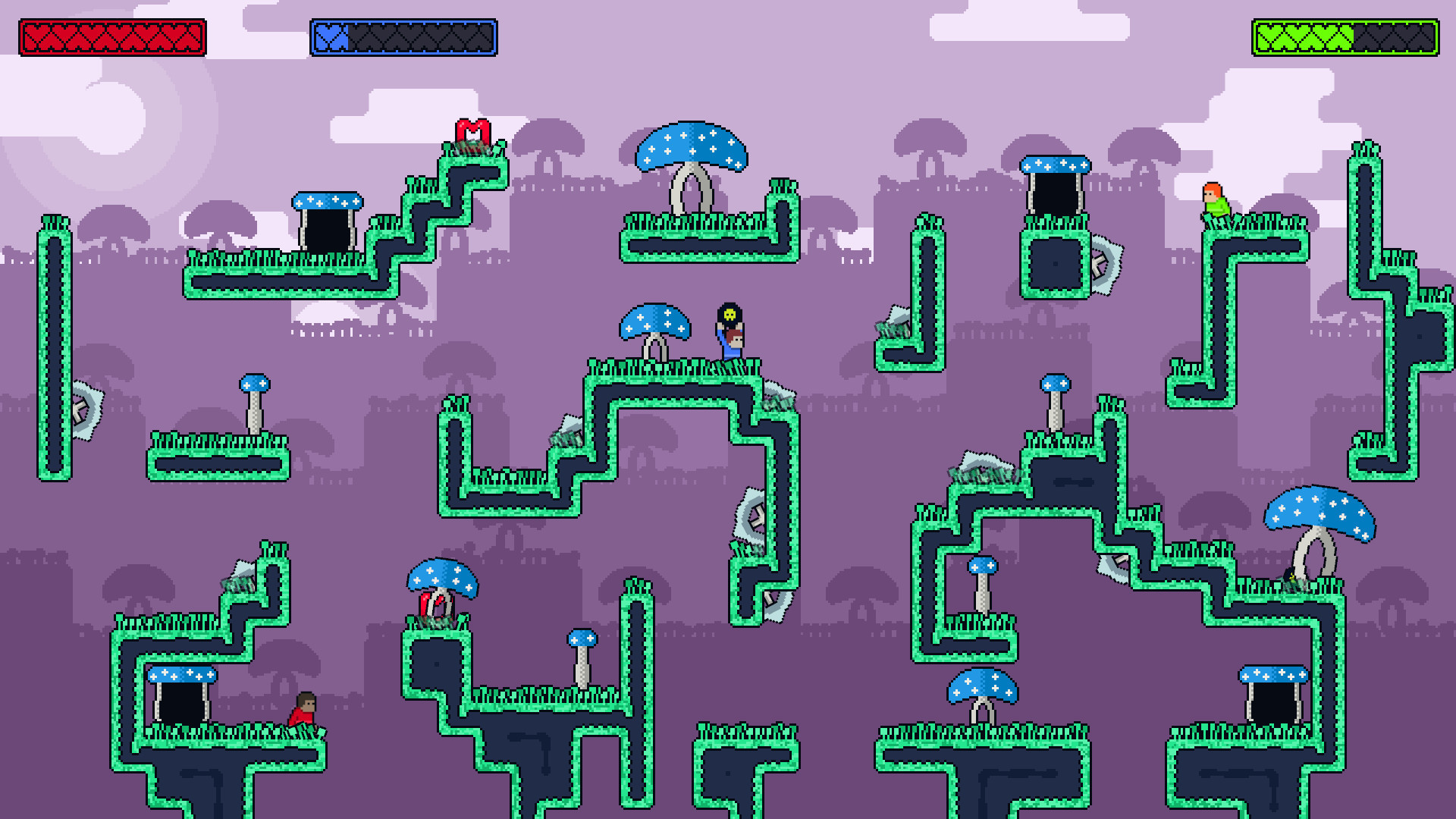Select the red health bar in the top-left corner
1456x819 pixels.
[114, 34]
